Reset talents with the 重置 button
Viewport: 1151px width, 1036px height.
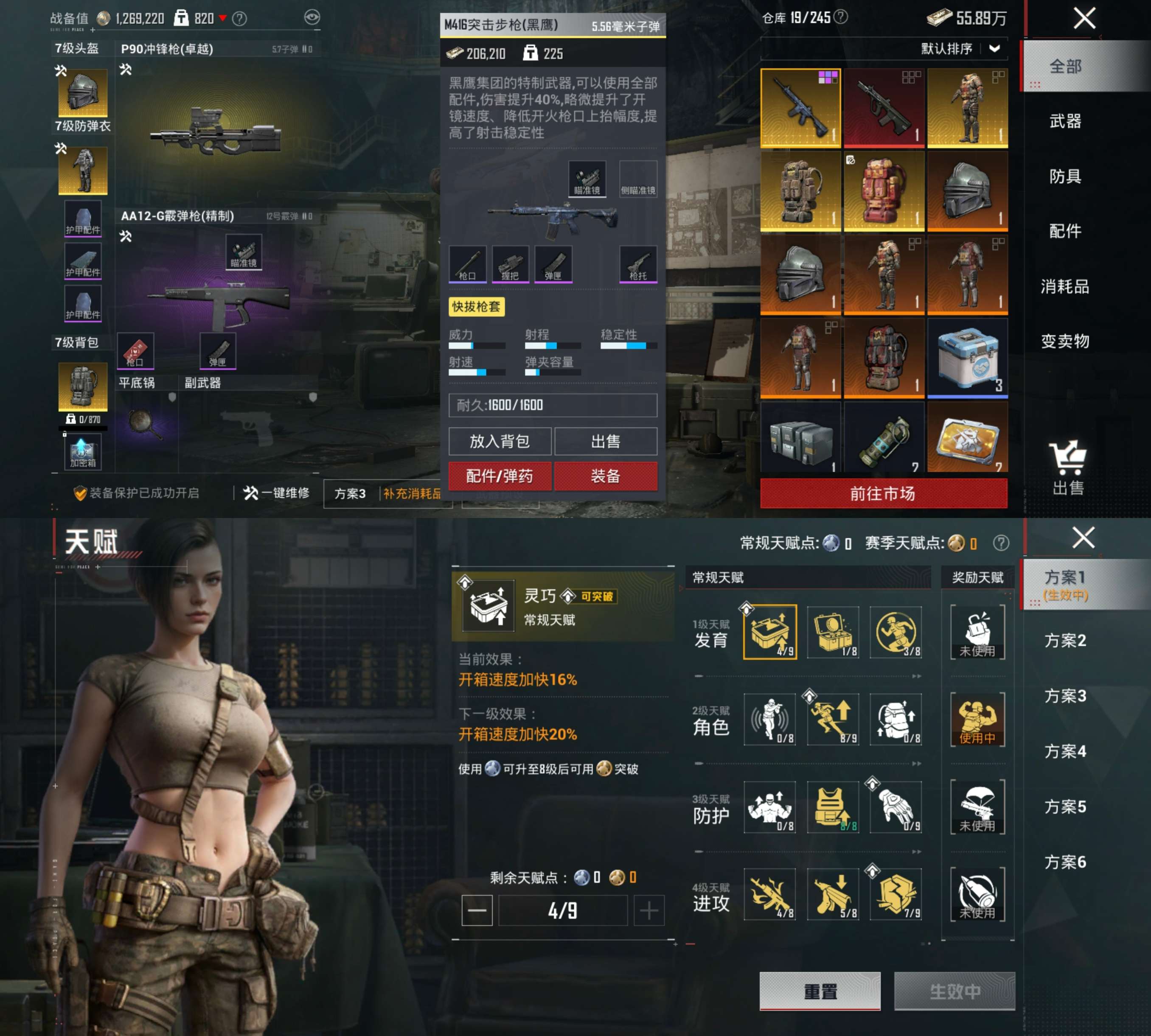pos(820,991)
